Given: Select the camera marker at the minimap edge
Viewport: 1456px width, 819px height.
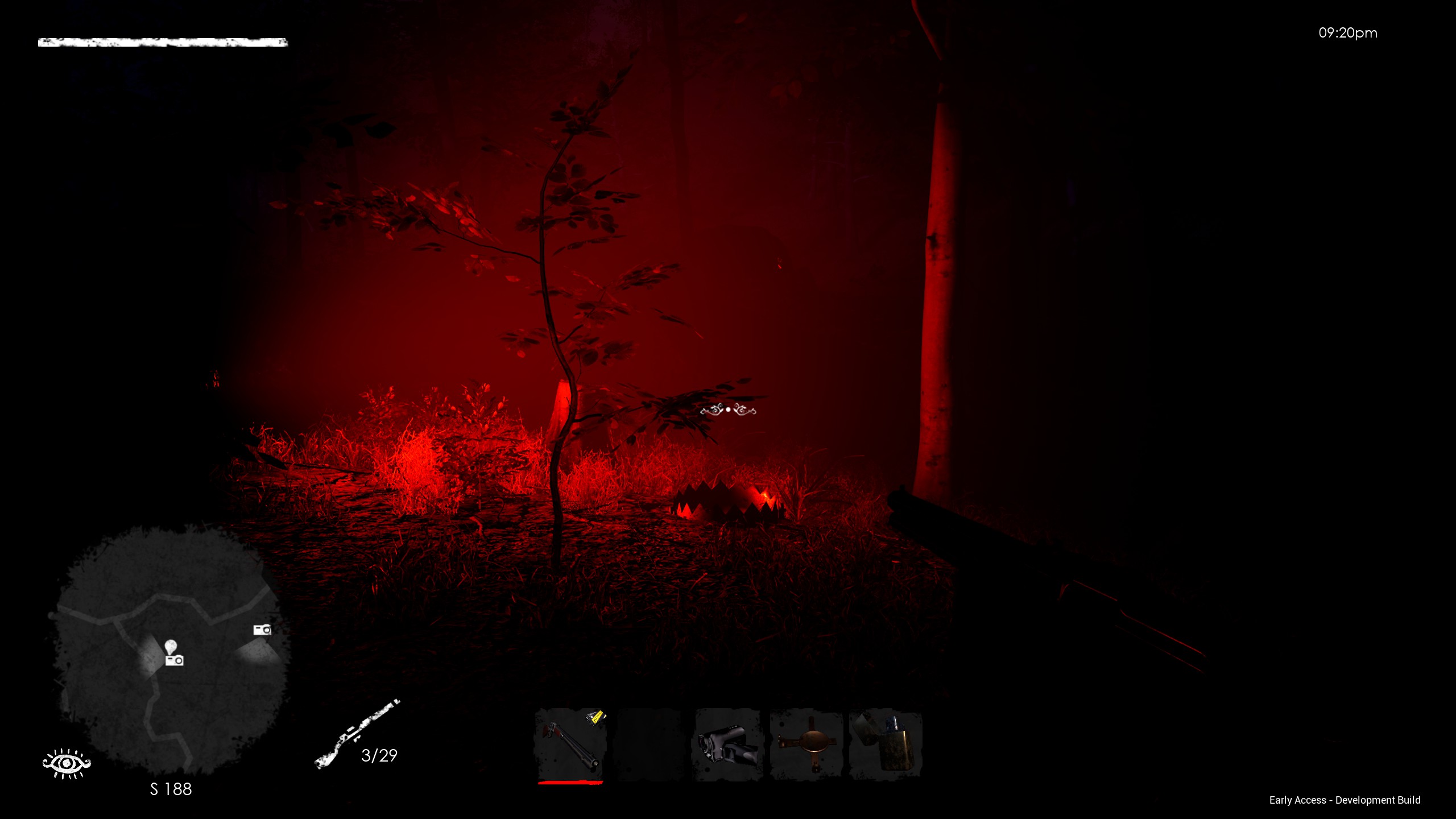Looking at the screenshot, I should point(262,630).
